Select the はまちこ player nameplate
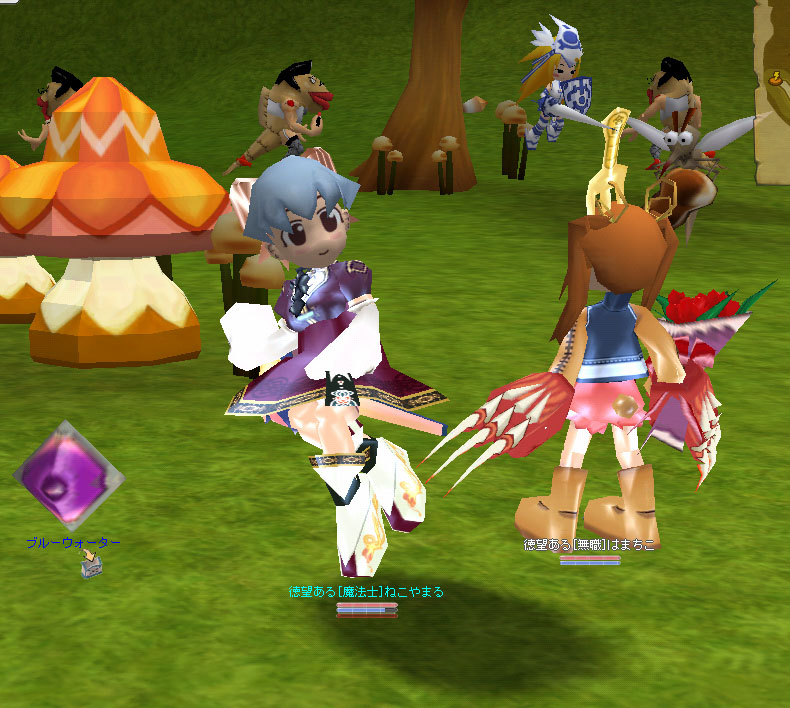The height and width of the screenshot is (708, 790). (590, 546)
